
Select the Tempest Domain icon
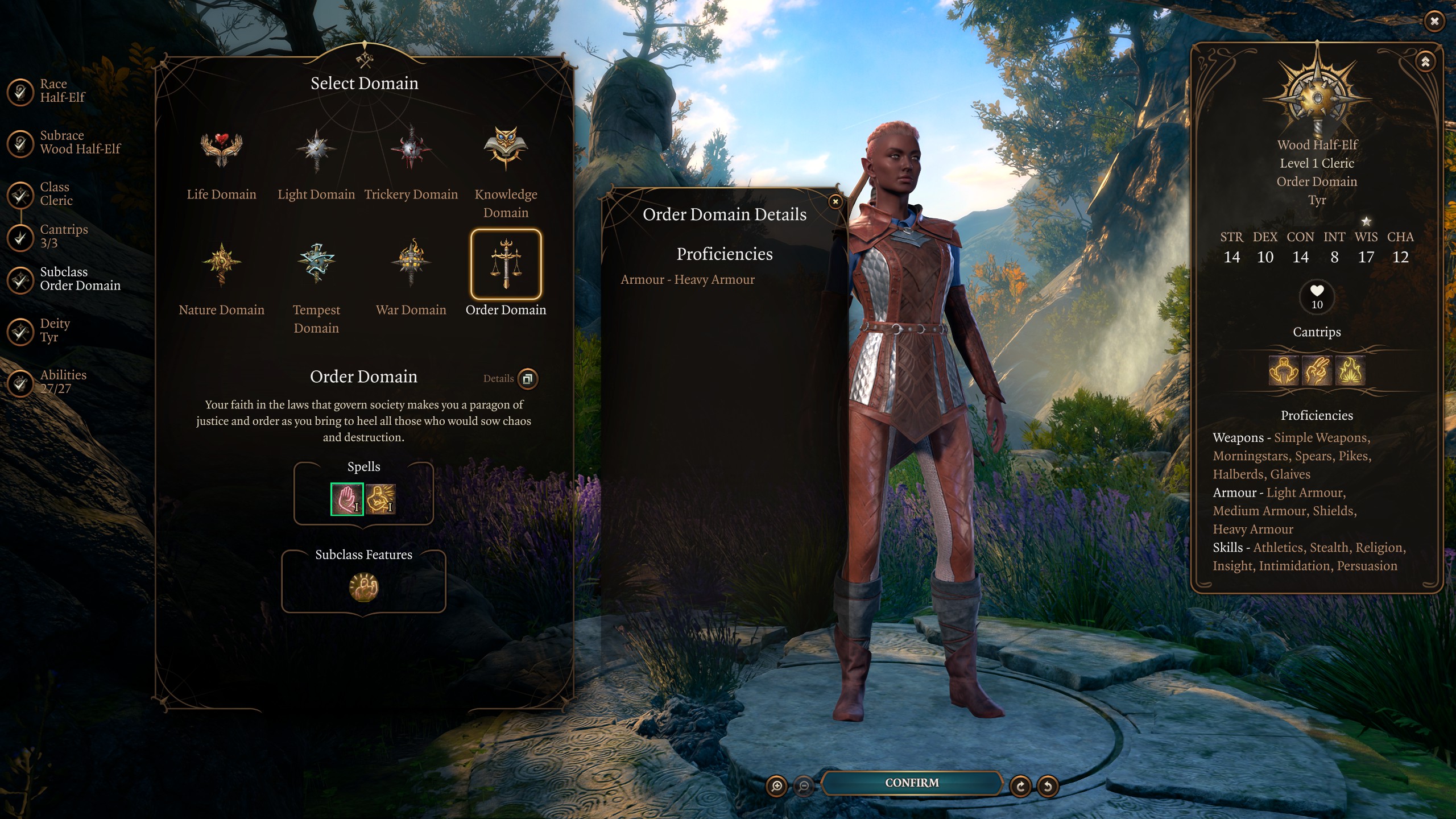316,263
